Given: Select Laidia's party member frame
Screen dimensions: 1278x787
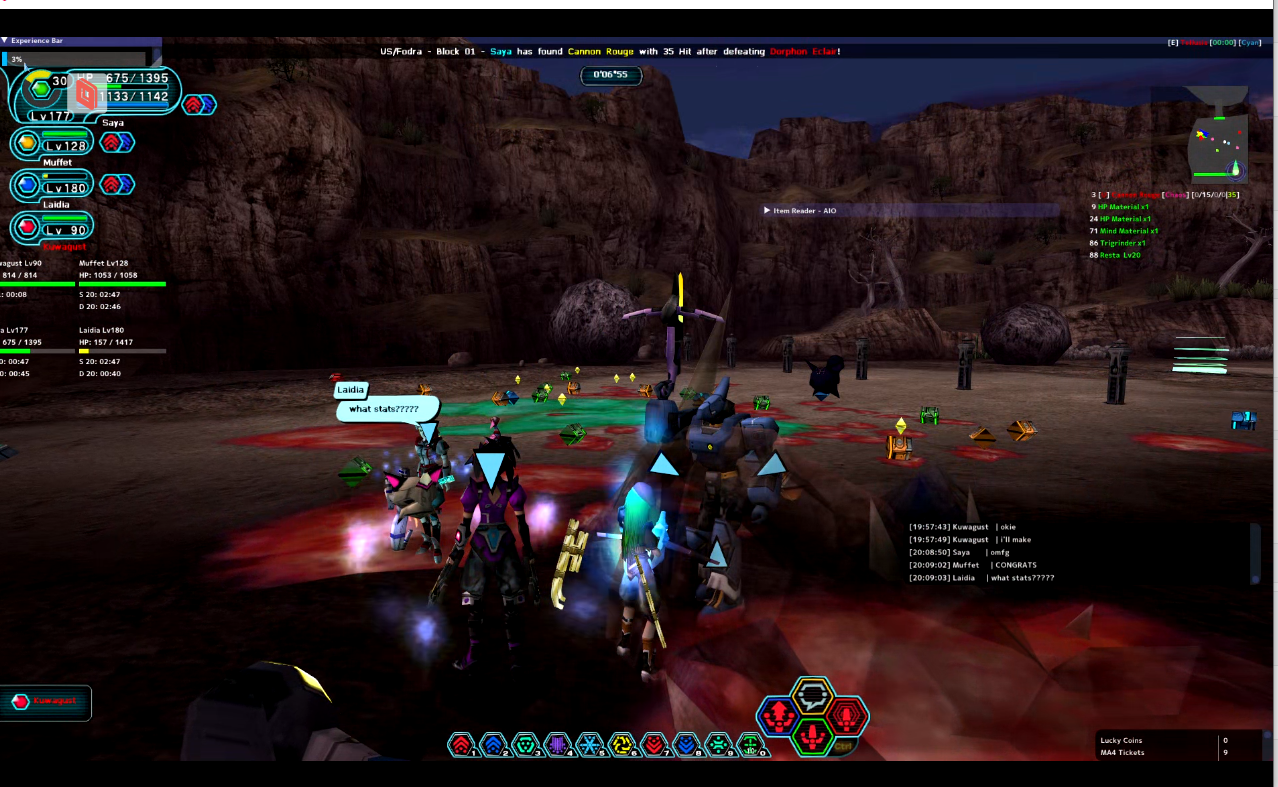Looking at the screenshot, I should [52, 186].
